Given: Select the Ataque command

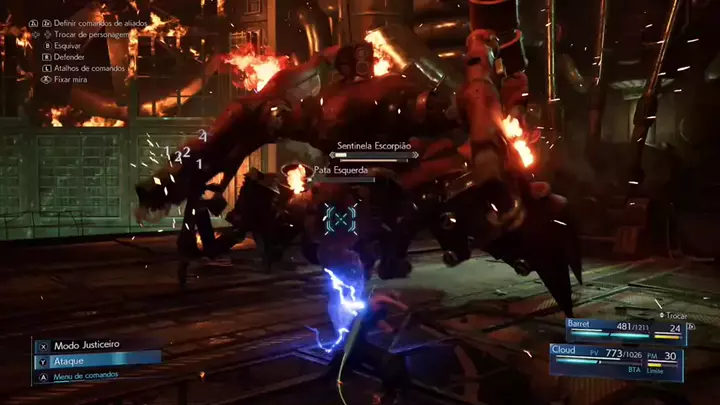Looking at the screenshot, I should click(x=70, y=359).
